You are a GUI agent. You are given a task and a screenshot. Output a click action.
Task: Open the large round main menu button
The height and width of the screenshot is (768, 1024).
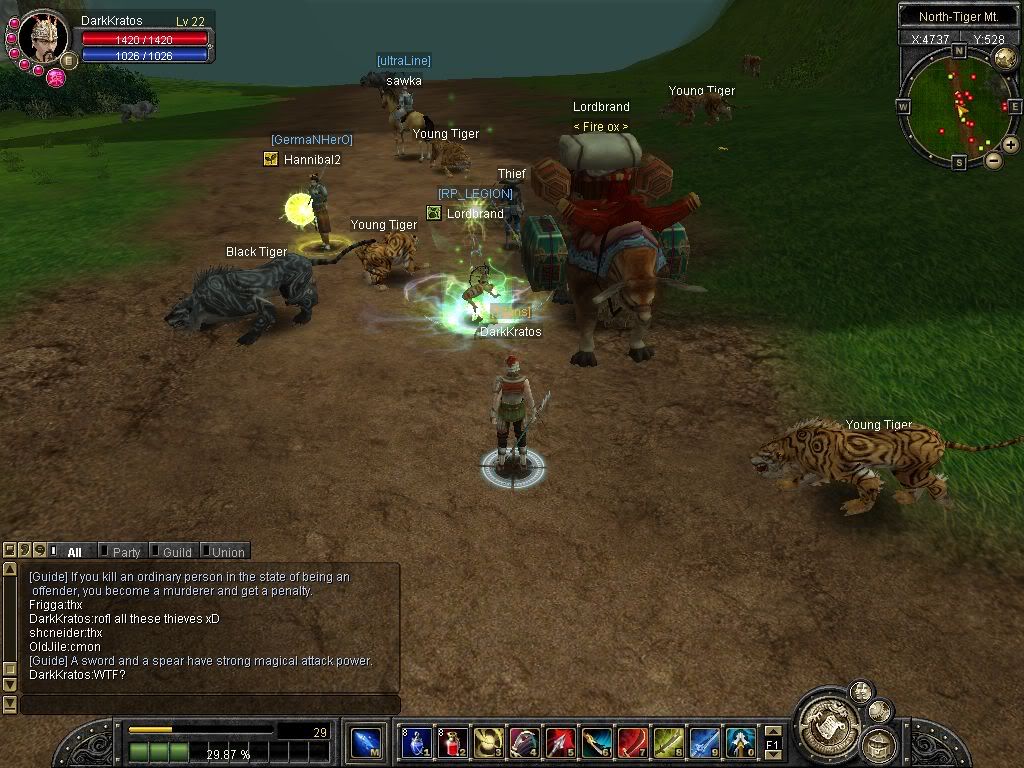[826, 716]
